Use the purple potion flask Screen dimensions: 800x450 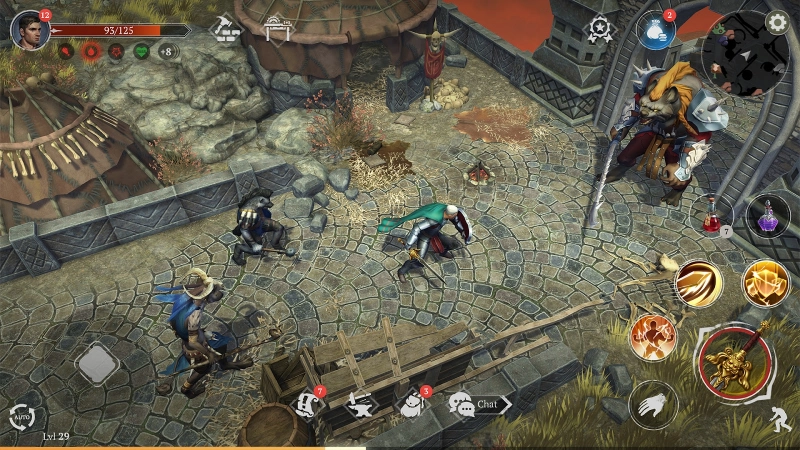coord(767,215)
